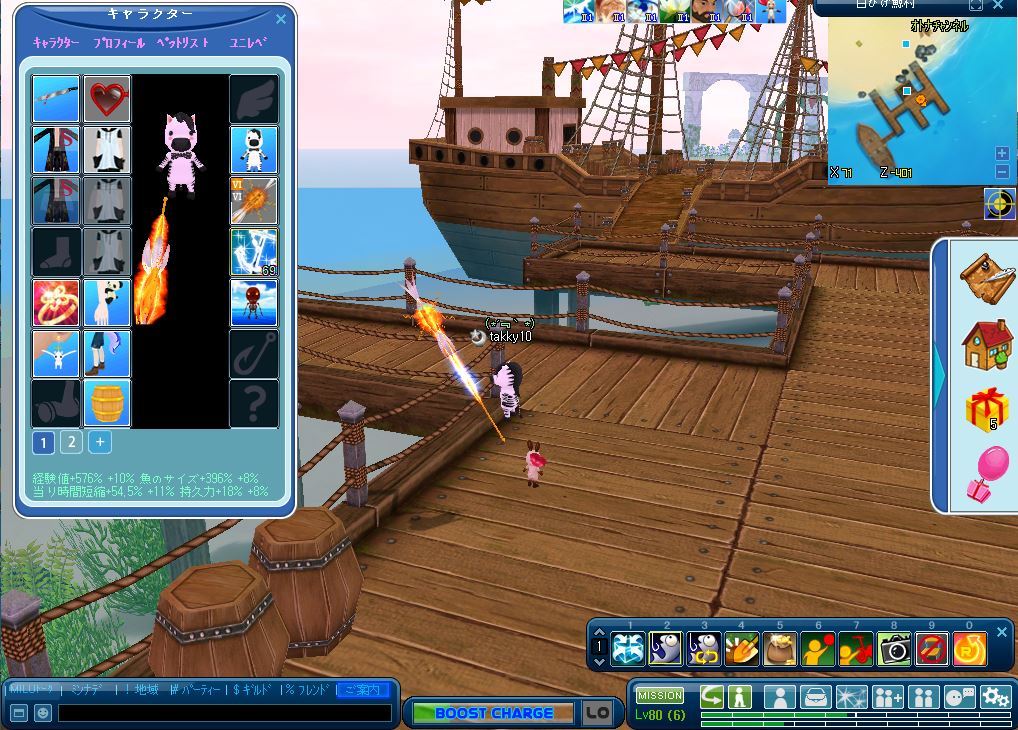Click the chat text input field
The width and height of the screenshot is (1018, 730).
[225, 713]
